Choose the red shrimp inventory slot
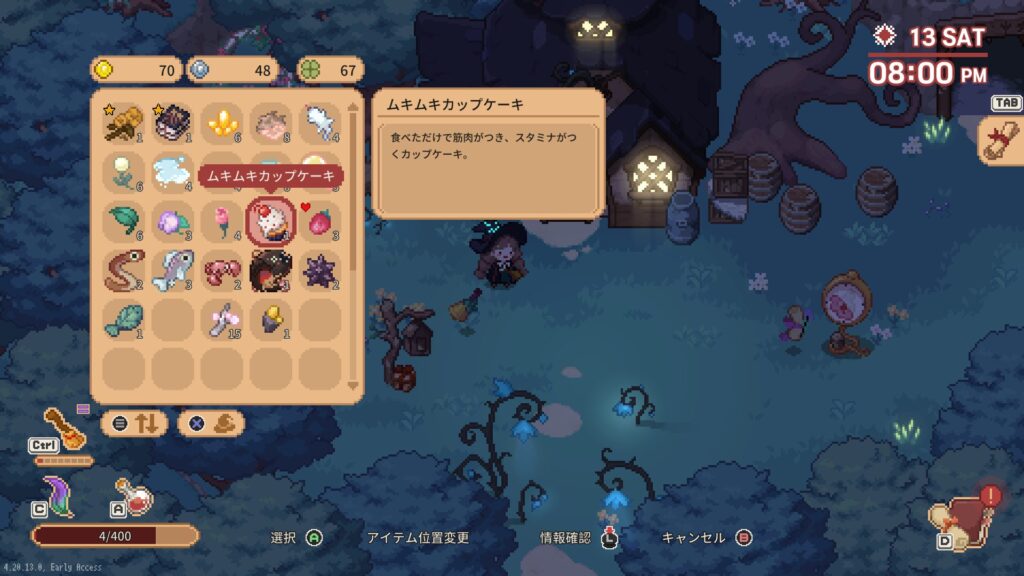 222,270
